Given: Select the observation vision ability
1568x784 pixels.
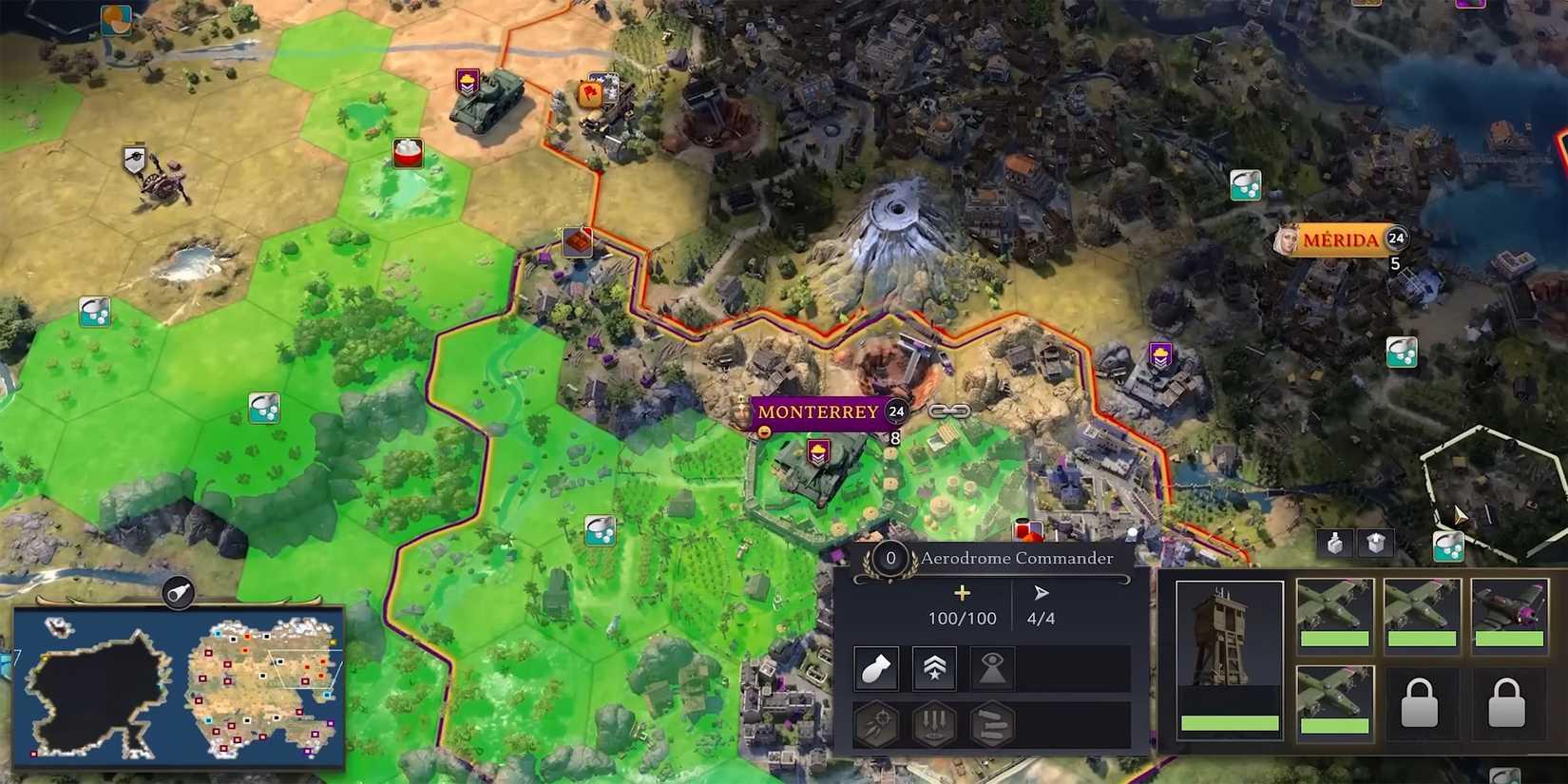Looking at the screenshot, I should [x=991, y=668].
